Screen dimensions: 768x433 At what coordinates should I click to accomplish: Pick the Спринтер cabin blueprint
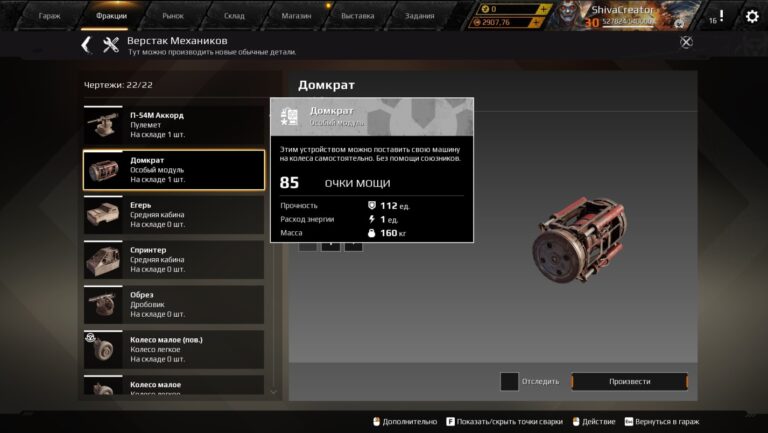(173, 260)
